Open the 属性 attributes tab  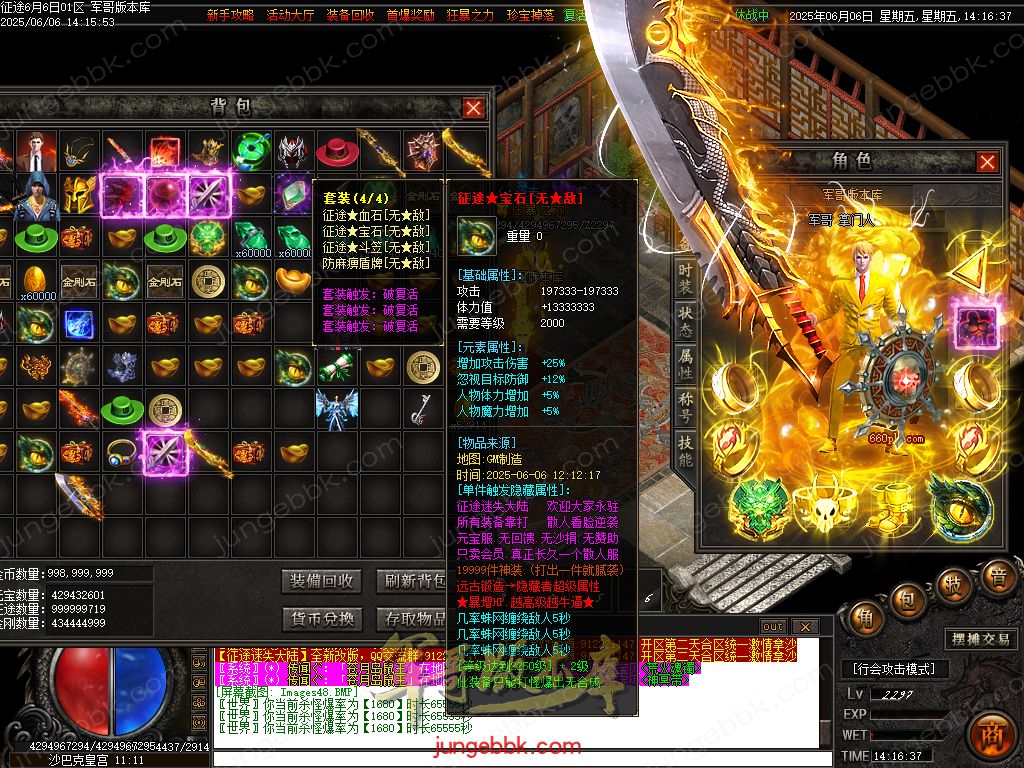685,364
